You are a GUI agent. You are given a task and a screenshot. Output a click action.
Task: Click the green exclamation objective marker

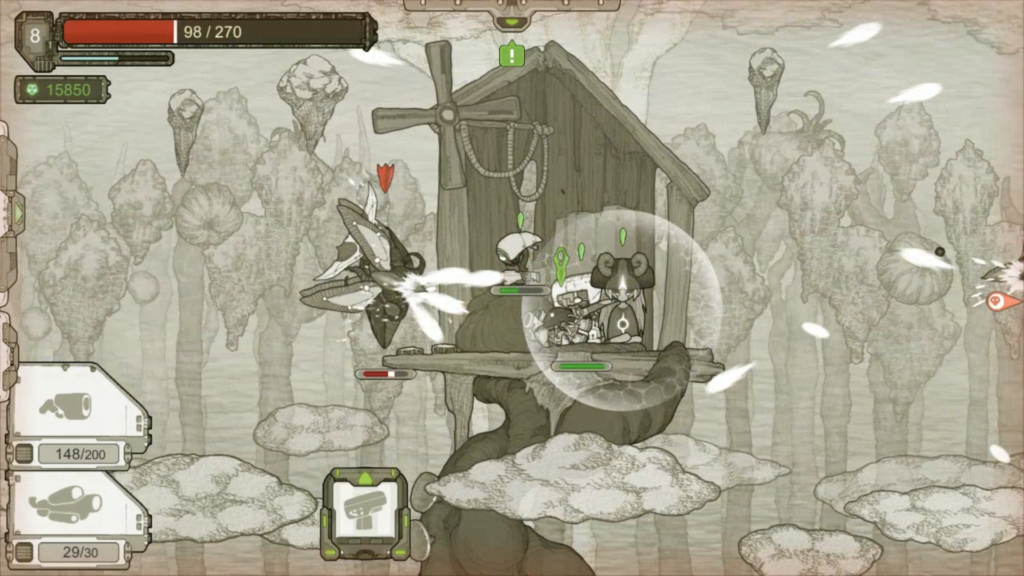512,54
